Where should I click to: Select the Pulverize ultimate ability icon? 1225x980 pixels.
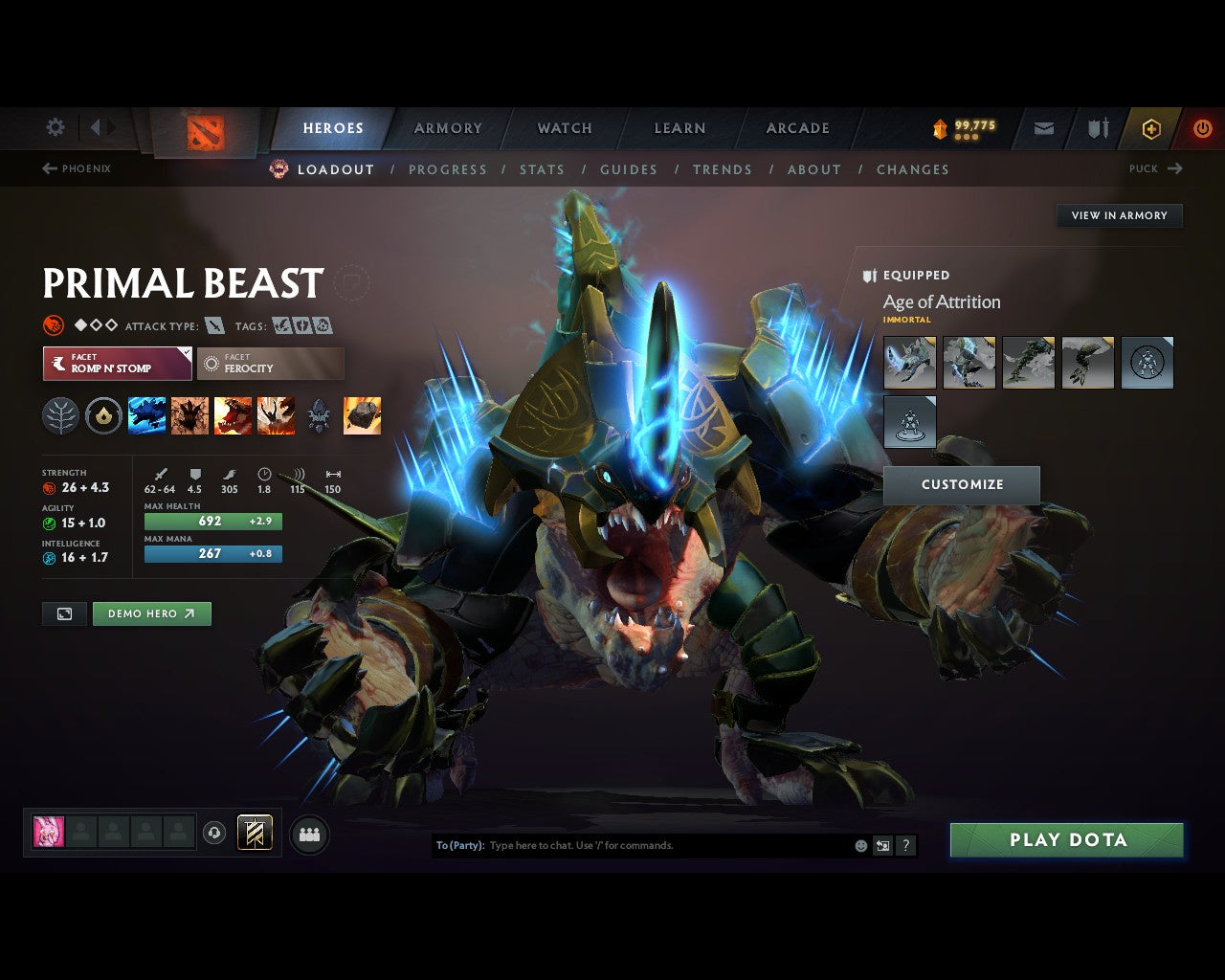(x=276, y=415)
